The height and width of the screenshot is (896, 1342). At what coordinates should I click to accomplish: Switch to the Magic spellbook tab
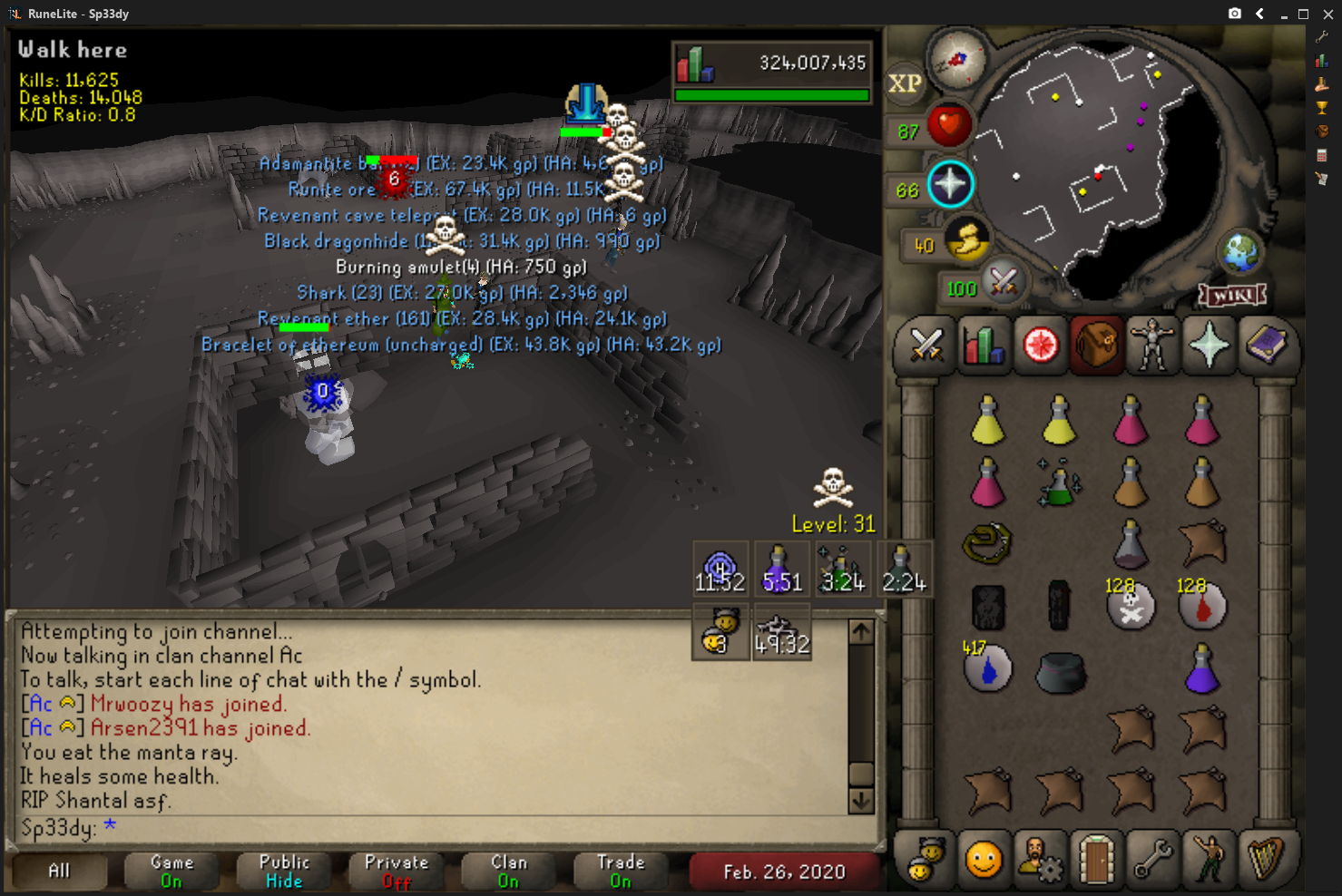pos(1266,346)
